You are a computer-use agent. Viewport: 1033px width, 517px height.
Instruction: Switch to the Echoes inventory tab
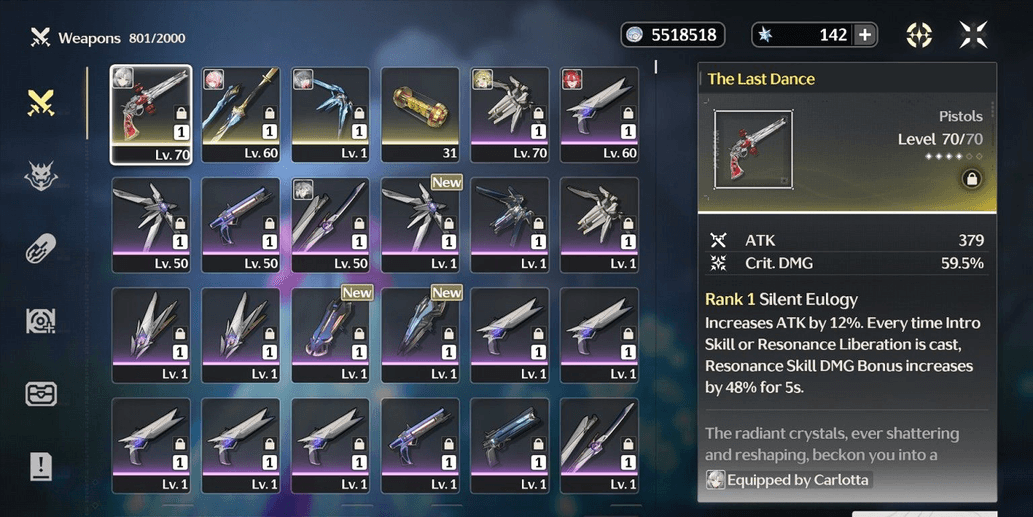41,177
